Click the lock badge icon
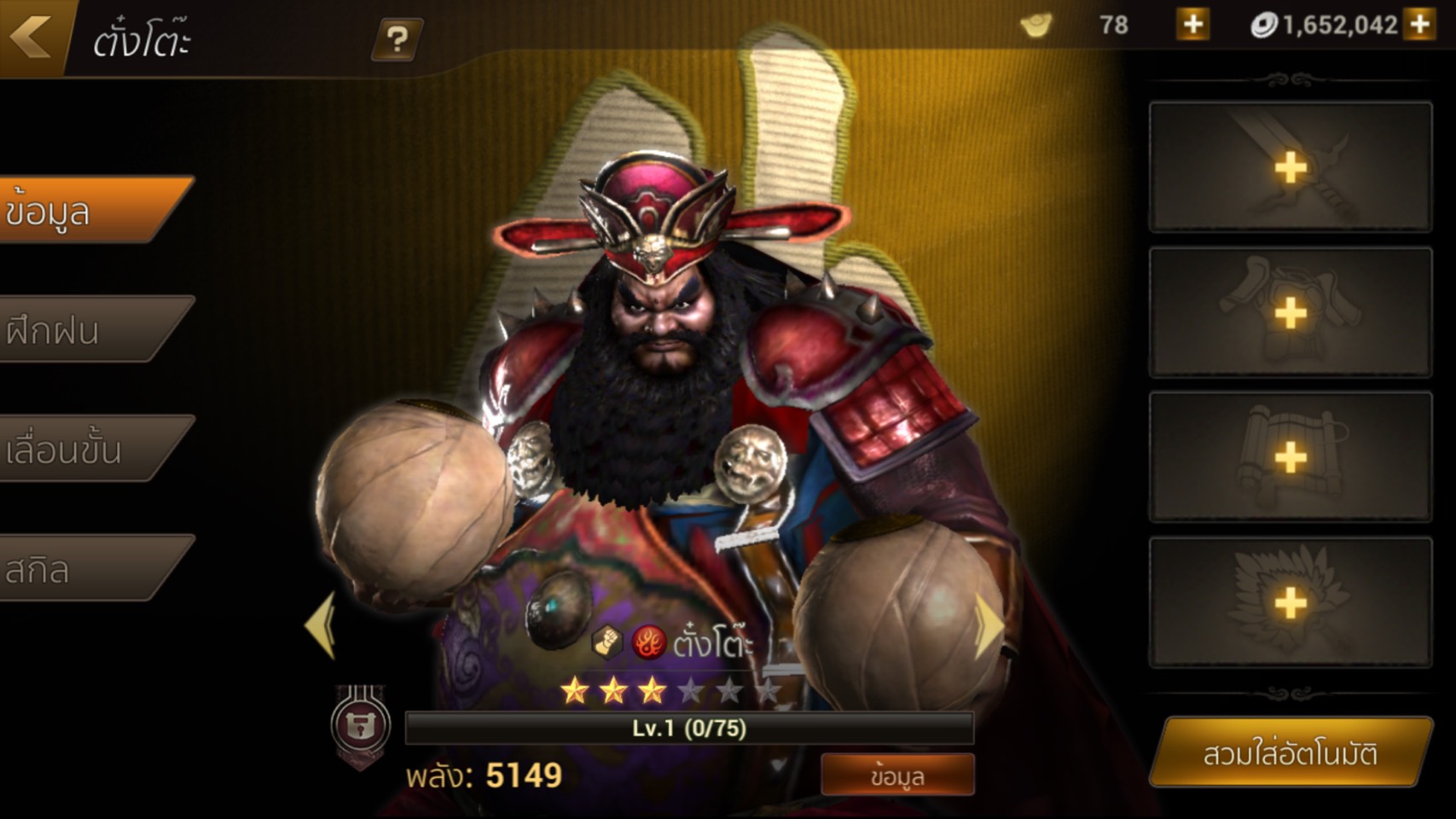The width and height of the screenshot is (1456, 819). coord(360,725)
